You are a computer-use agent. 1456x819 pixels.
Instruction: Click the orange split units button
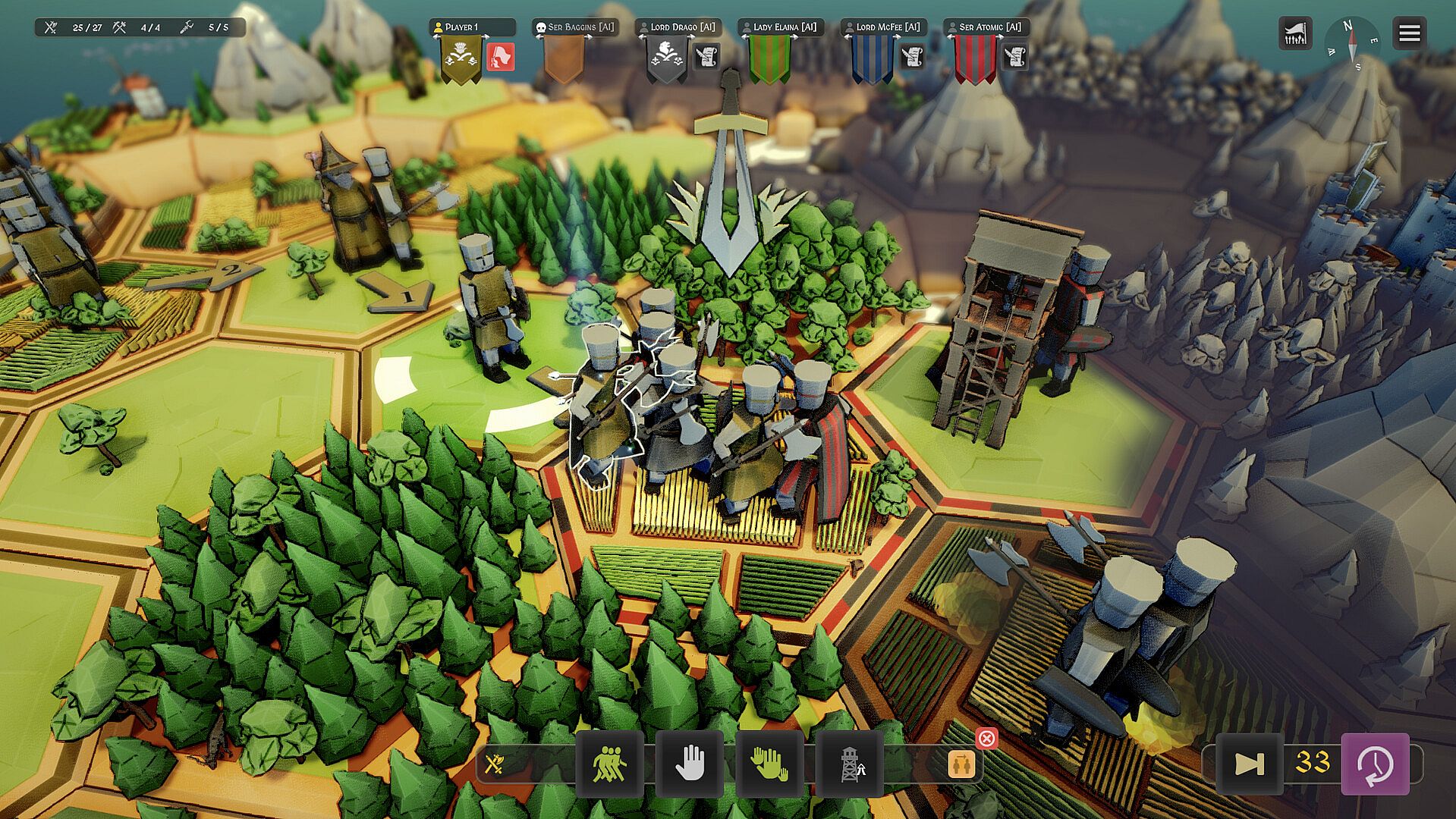pyautogui.click(x=961, y=764)
